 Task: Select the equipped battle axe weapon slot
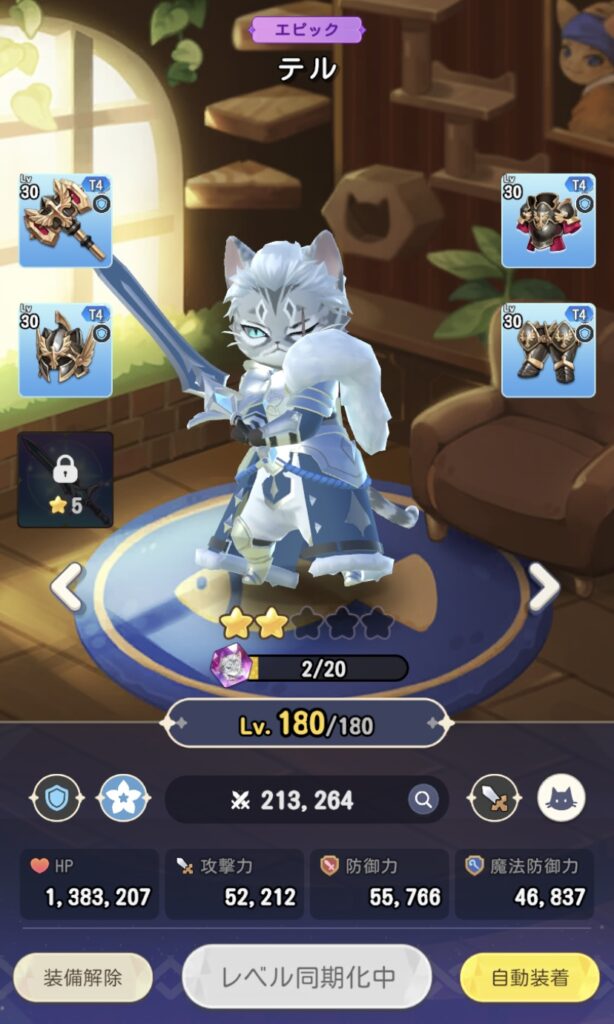tap(65, 221)
